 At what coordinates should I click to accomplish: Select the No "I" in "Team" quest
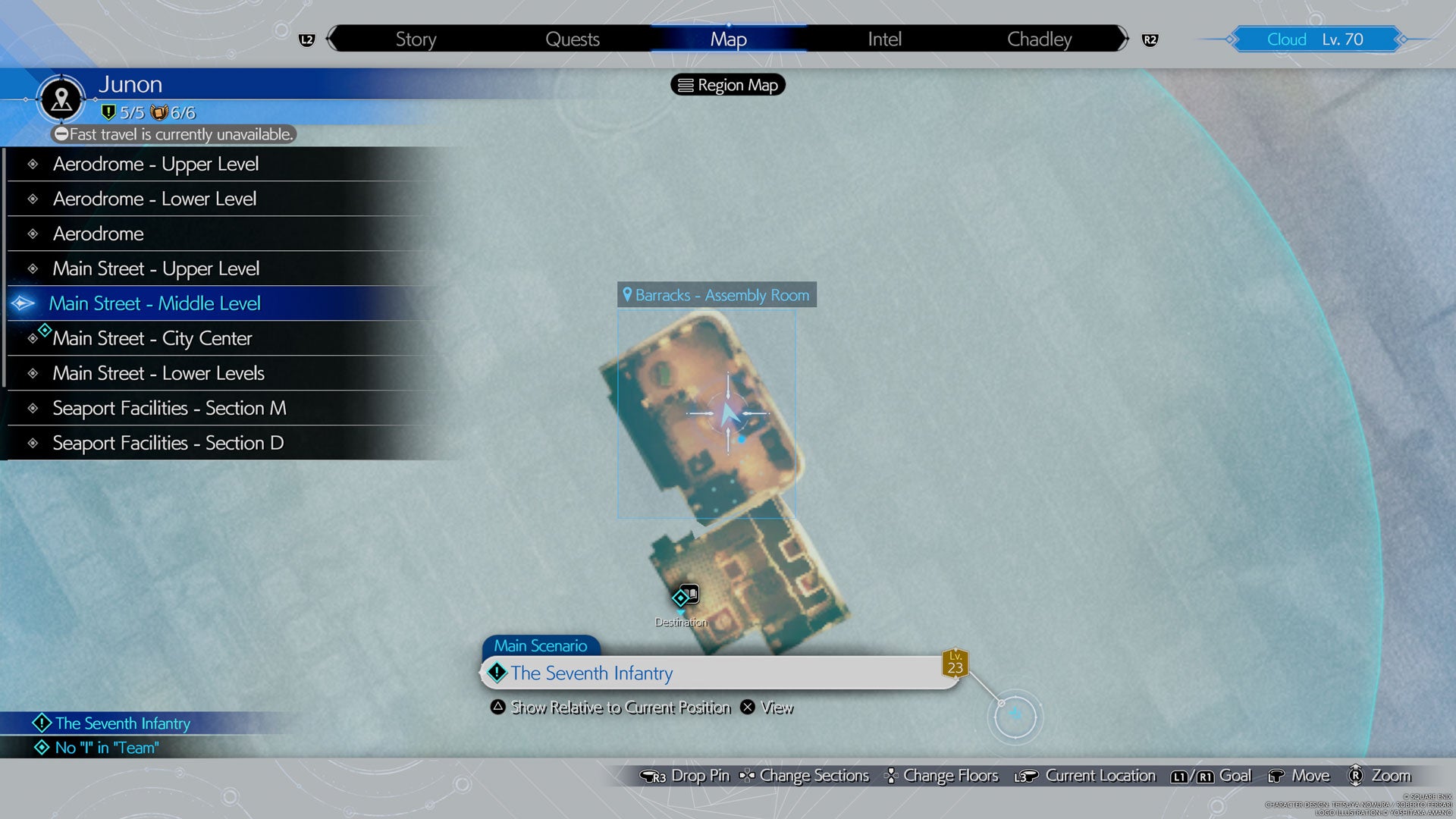point(107,748)
